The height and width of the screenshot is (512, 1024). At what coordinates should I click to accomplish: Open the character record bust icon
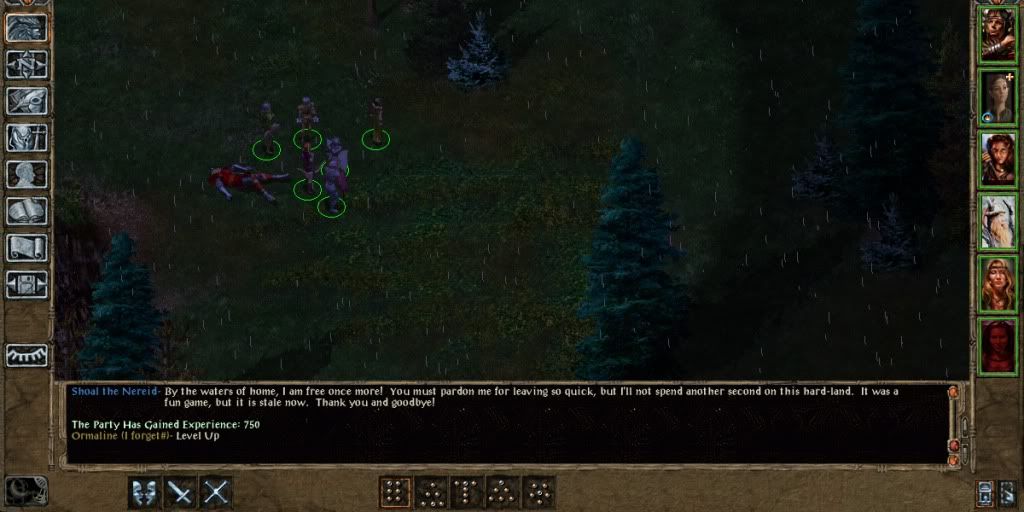pyautogui.click(x=27, y=175)
